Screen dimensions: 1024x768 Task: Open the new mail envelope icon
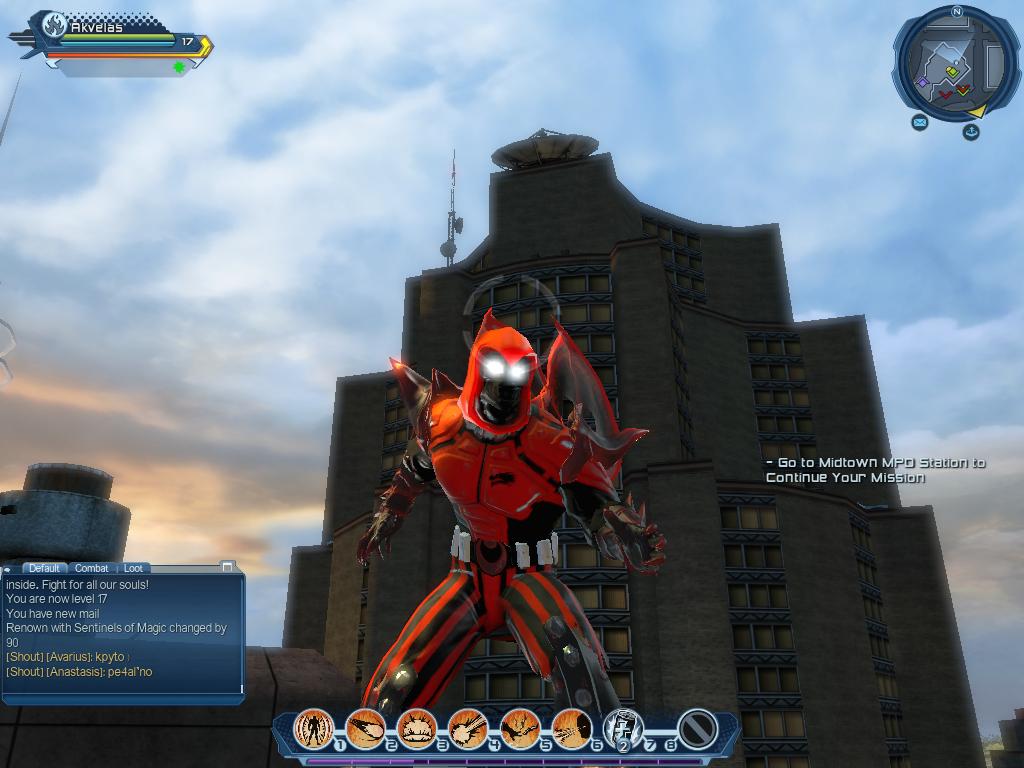(919, 123)
